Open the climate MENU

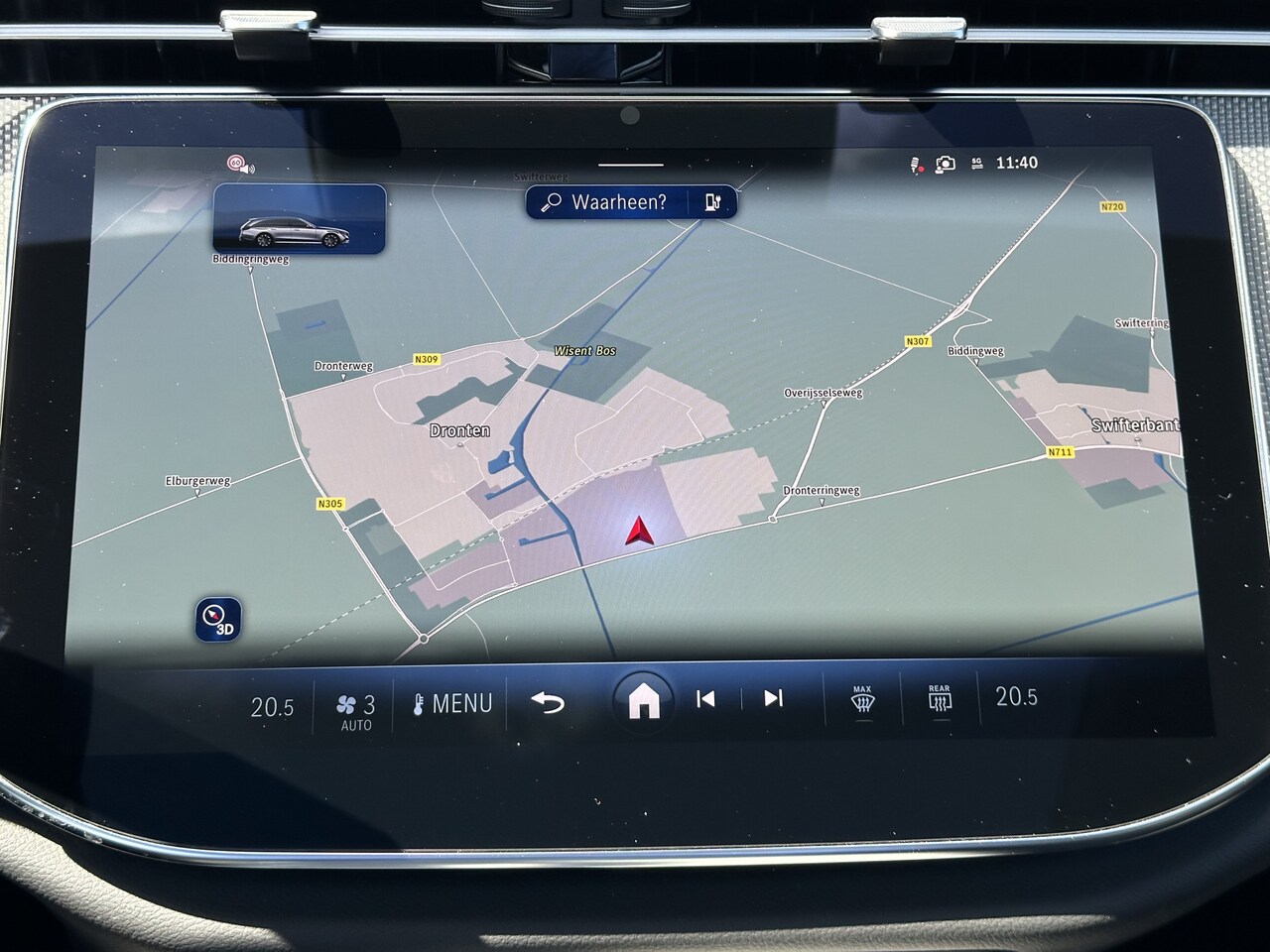pos(452,704)
